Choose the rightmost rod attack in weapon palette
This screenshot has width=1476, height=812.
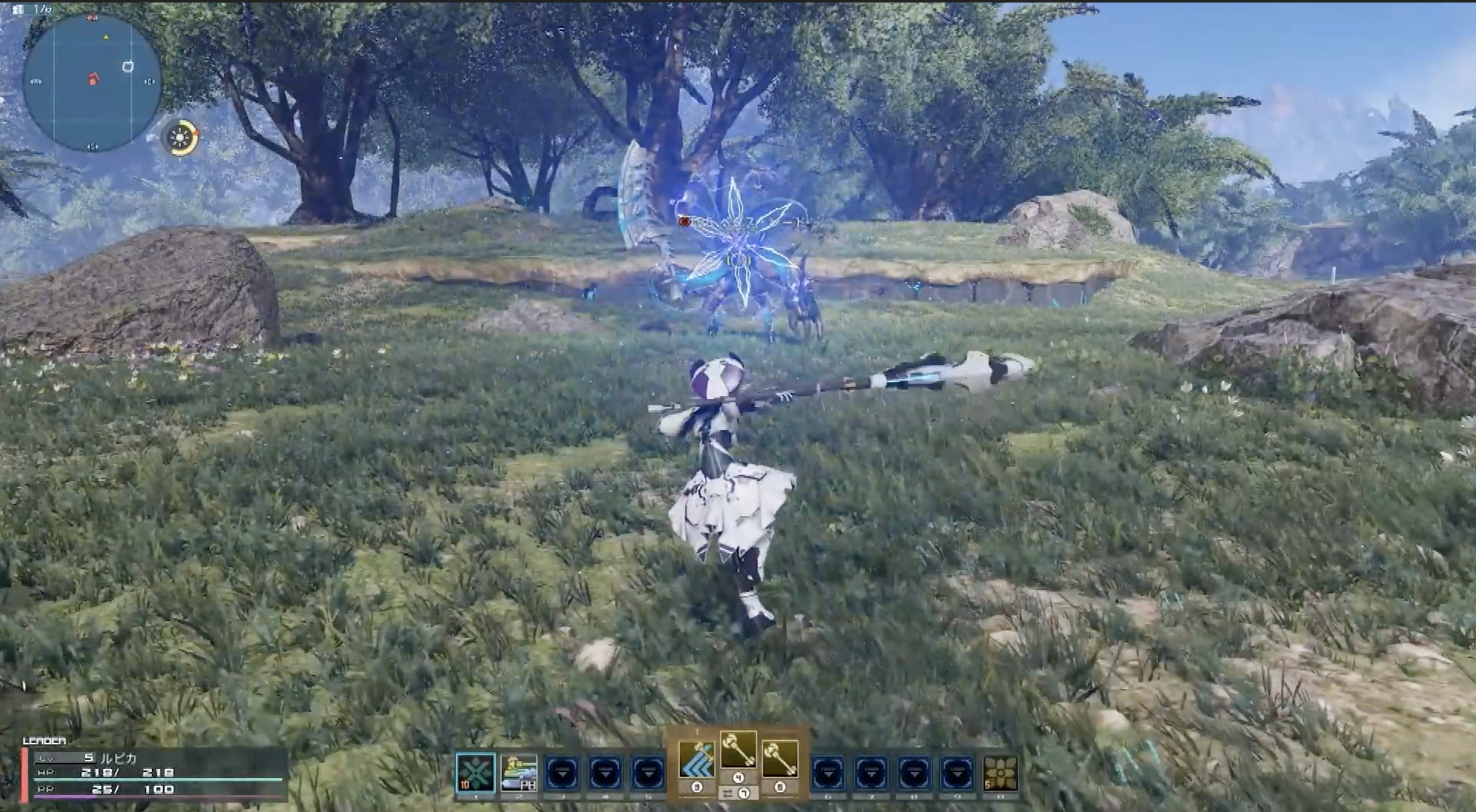click(x=780, y=759)
